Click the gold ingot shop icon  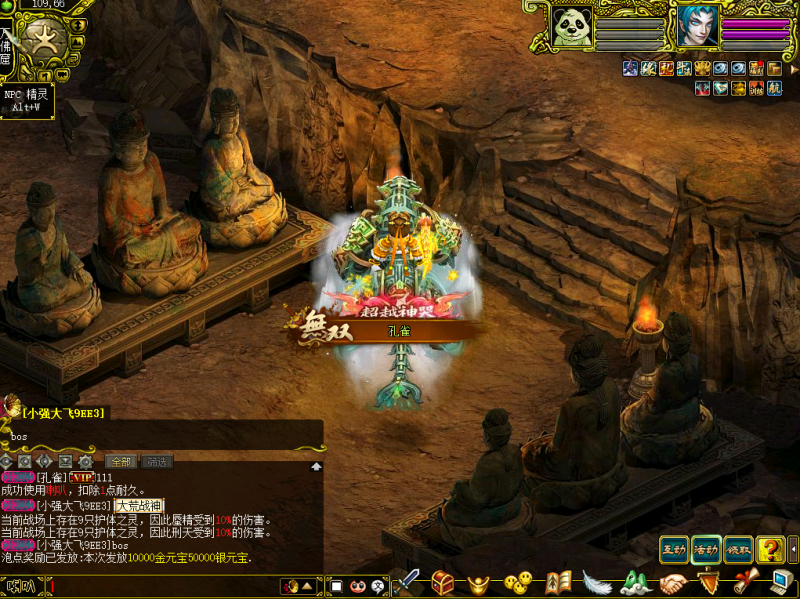coord(480,582)
